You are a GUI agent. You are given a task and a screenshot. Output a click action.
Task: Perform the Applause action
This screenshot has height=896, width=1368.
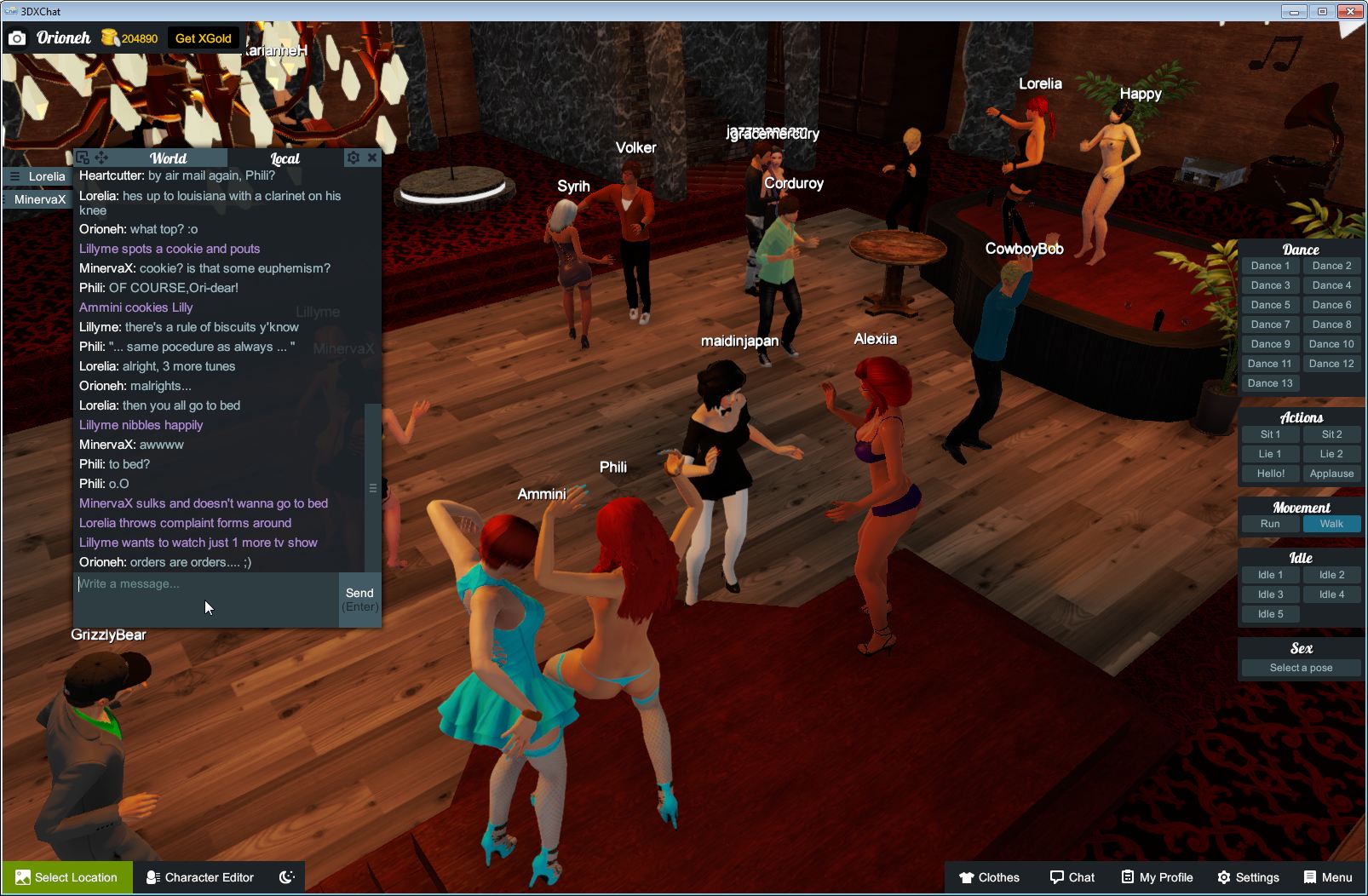[1331, 473]
